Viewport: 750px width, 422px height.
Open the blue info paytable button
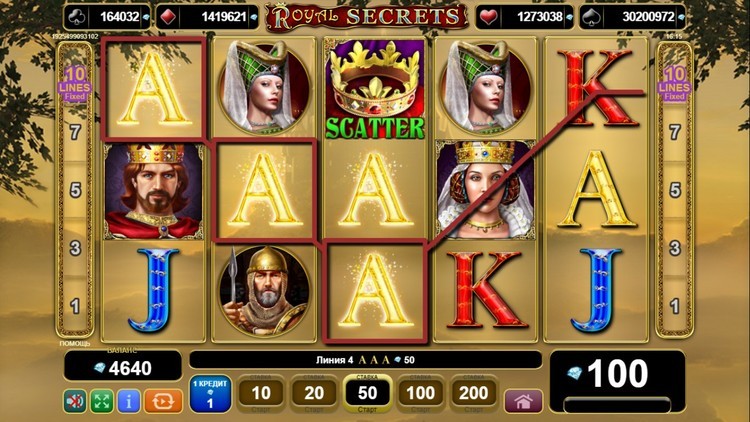[x=128, y=401]
